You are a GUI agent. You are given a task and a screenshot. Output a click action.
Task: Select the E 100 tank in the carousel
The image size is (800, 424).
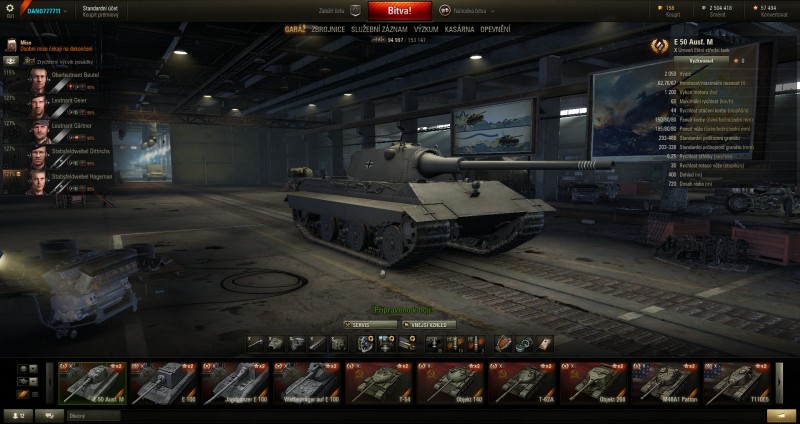(x=164, y=383)
